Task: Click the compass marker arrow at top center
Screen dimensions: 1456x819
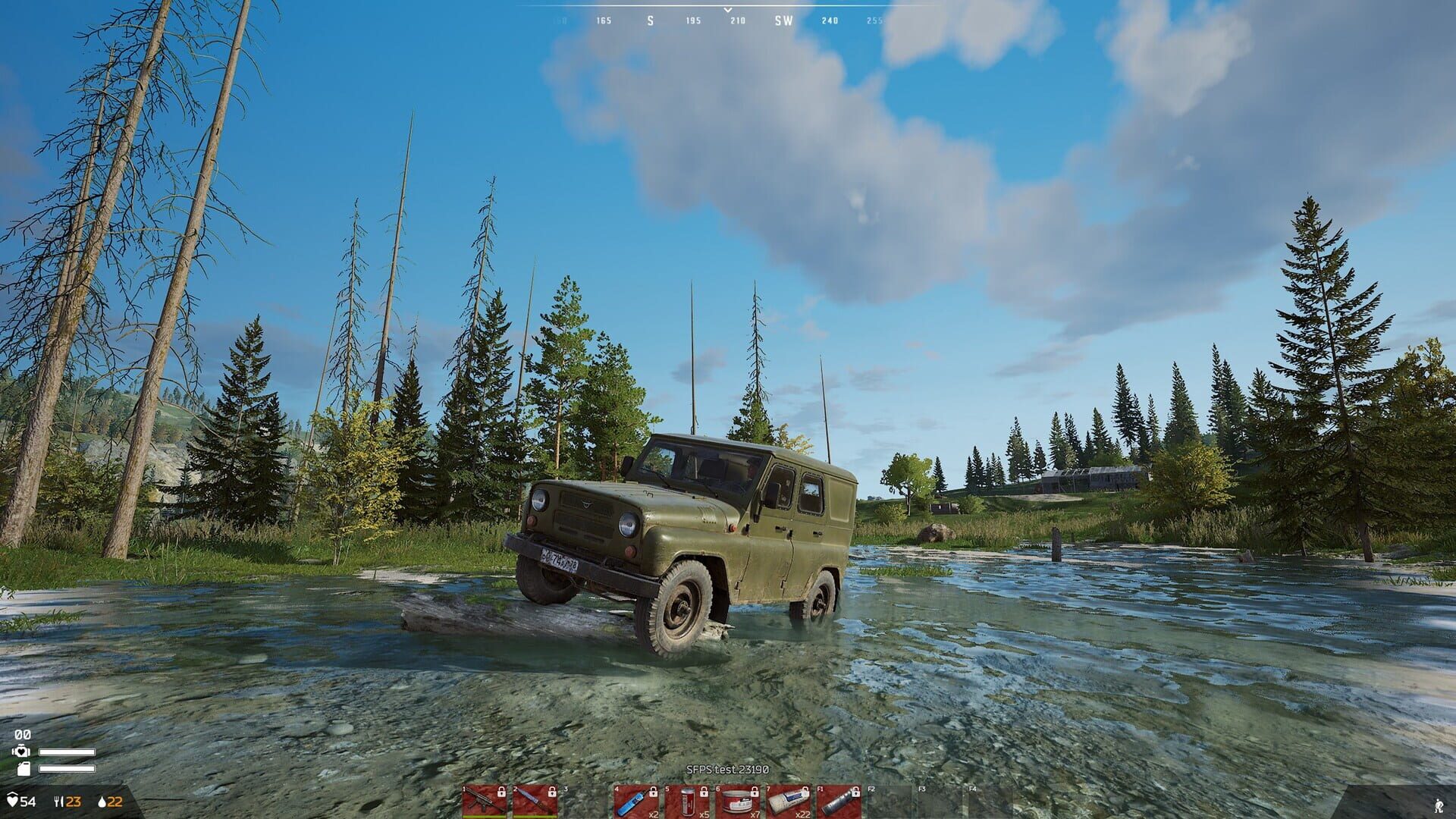Action: pos(728,11)
